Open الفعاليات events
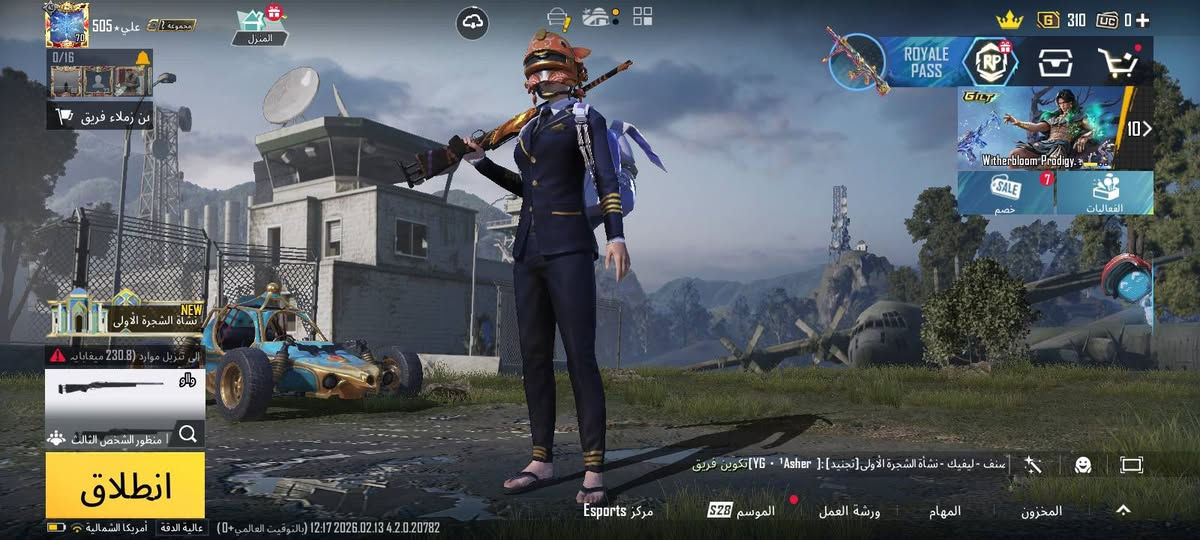The image size is (1200, 540). (1104, 192)
